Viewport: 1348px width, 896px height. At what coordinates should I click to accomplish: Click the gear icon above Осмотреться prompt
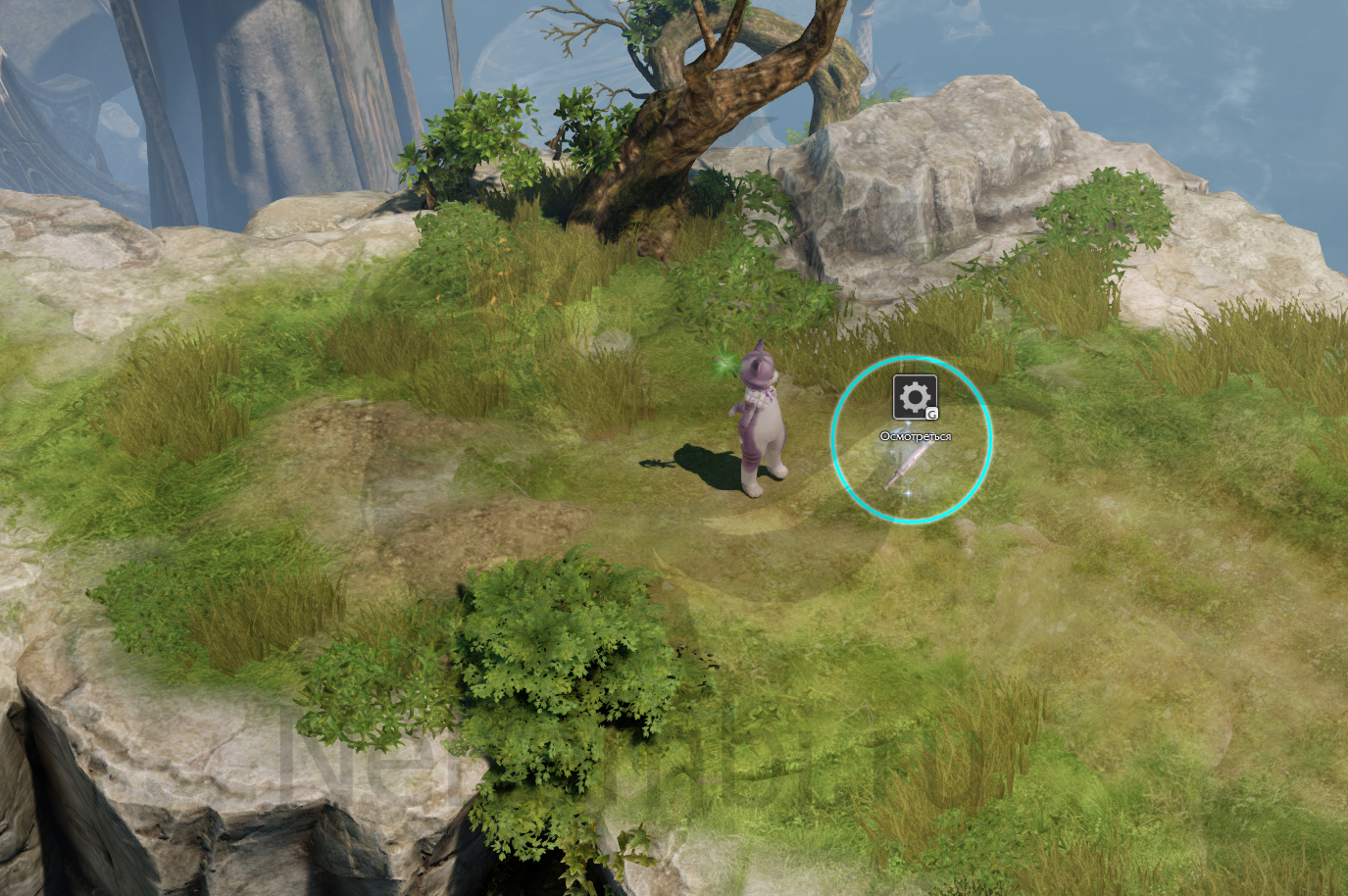click(913, 396)
